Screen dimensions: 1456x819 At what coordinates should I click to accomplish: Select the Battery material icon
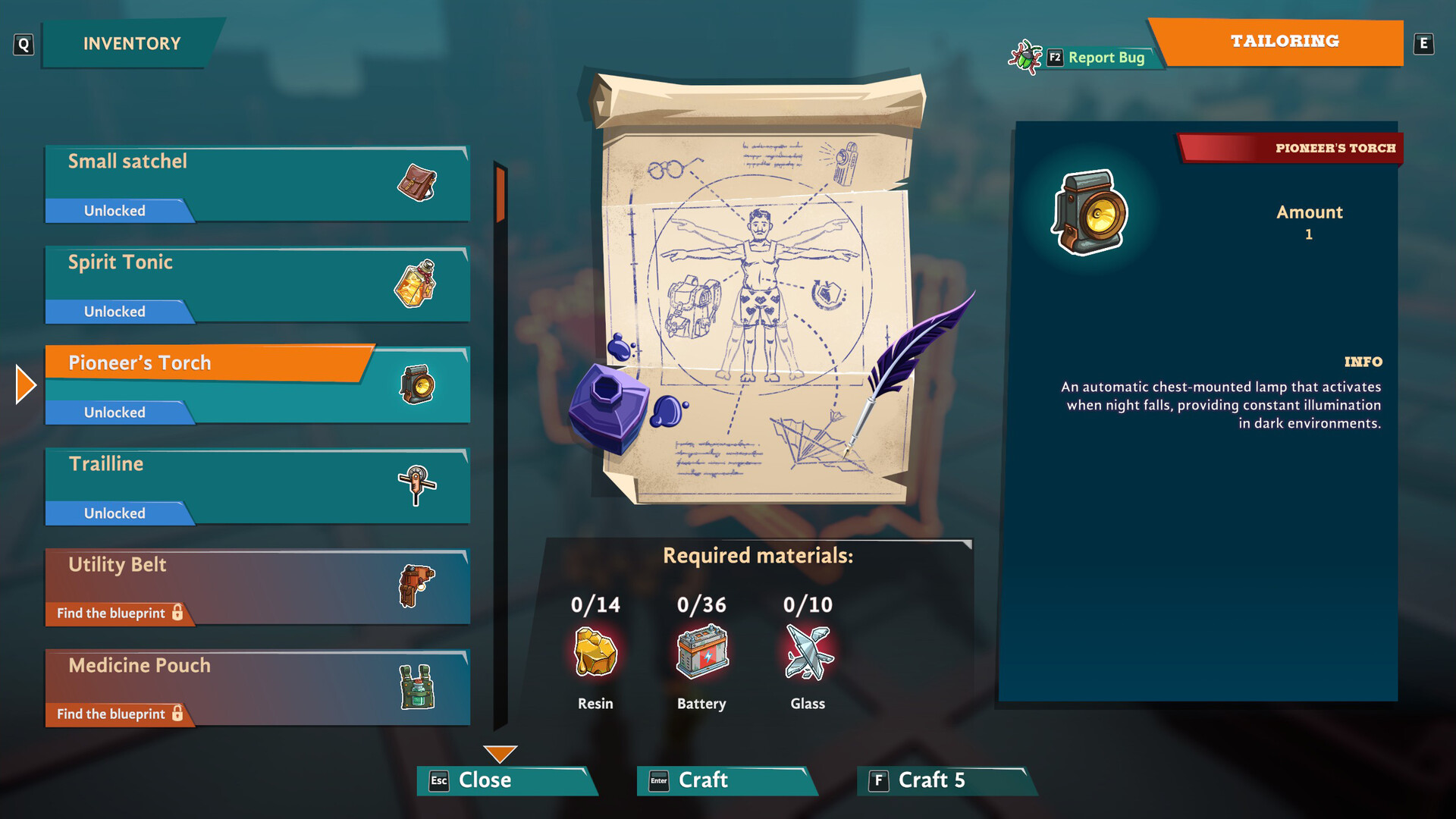701,652
